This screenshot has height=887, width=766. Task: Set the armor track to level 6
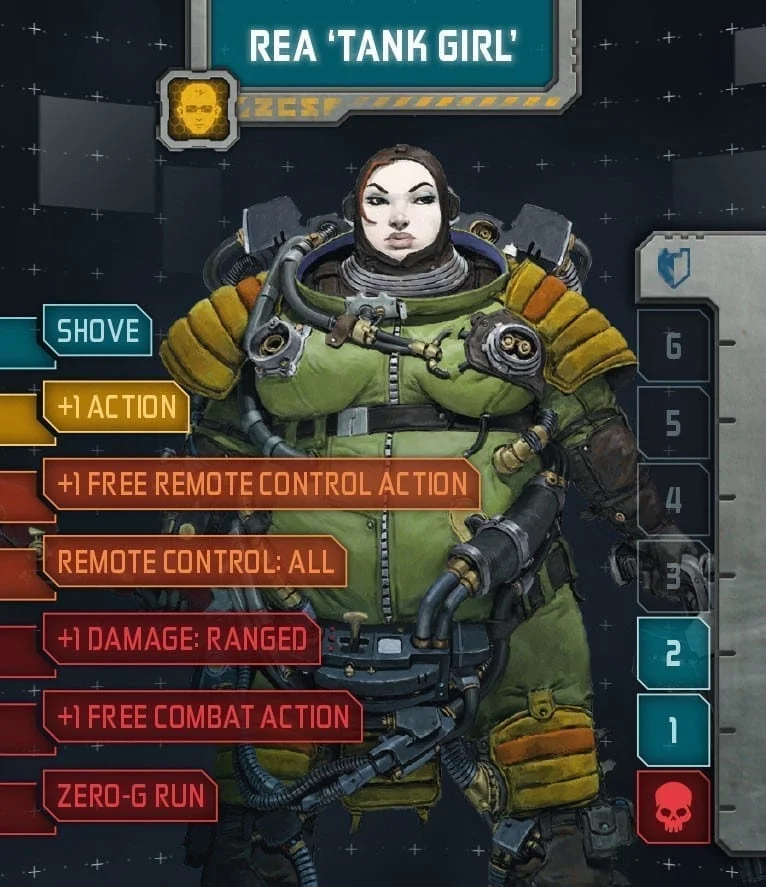673,346
